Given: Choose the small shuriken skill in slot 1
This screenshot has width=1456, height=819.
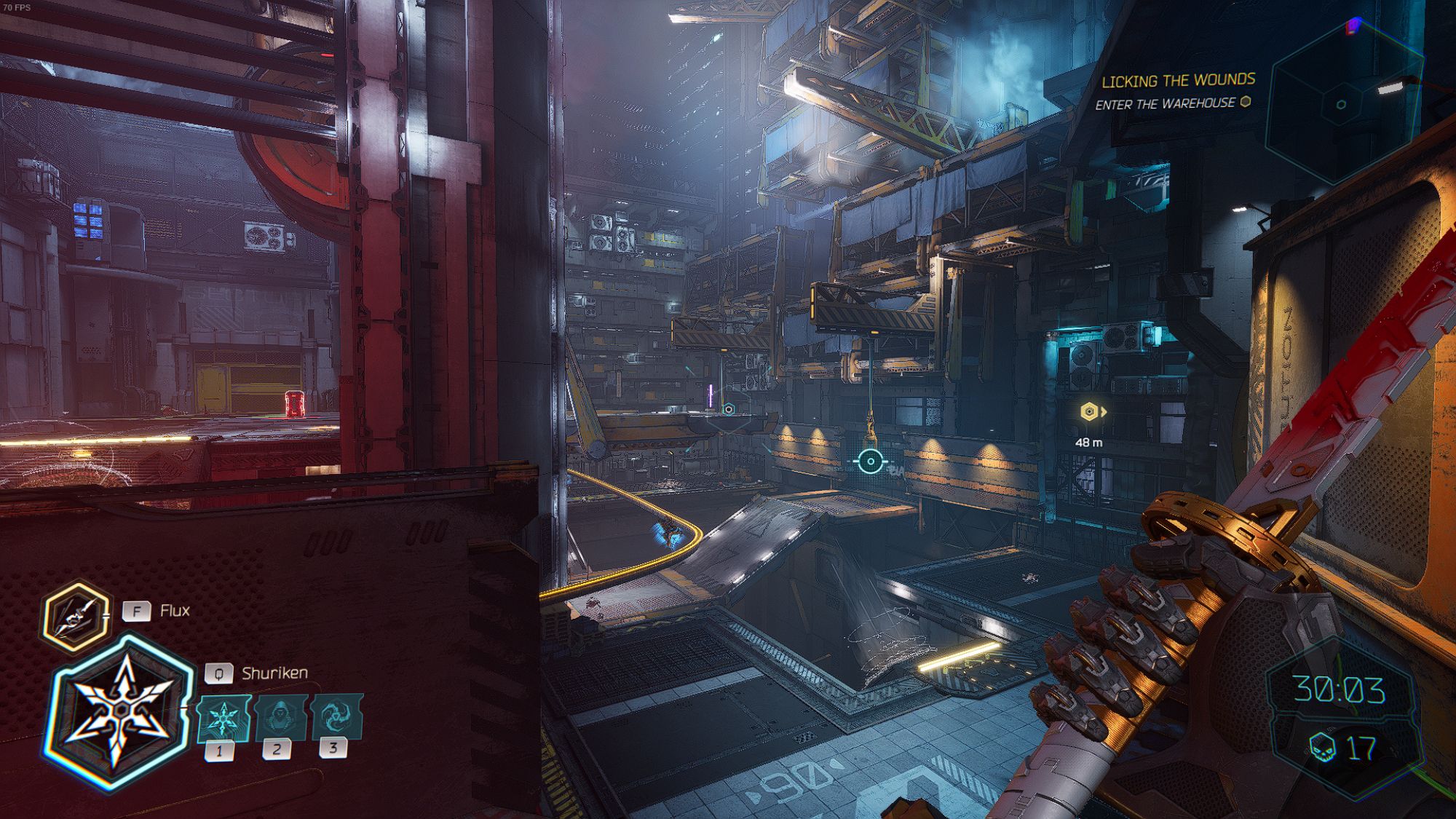Looking at the screenshot, I should pyautogui.click(x=223, y=719).
